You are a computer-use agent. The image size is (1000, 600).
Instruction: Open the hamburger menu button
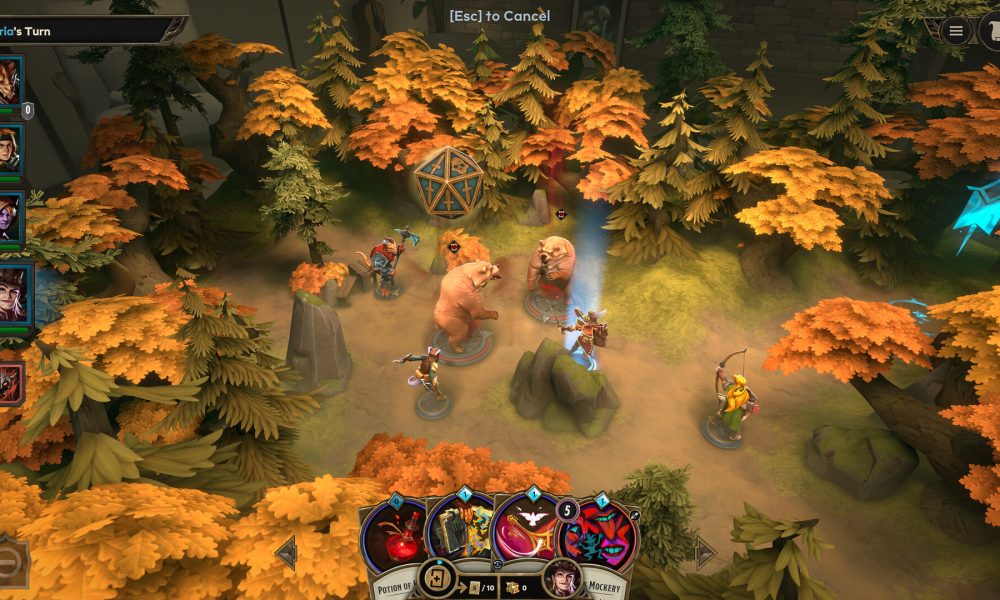[955, 31]
